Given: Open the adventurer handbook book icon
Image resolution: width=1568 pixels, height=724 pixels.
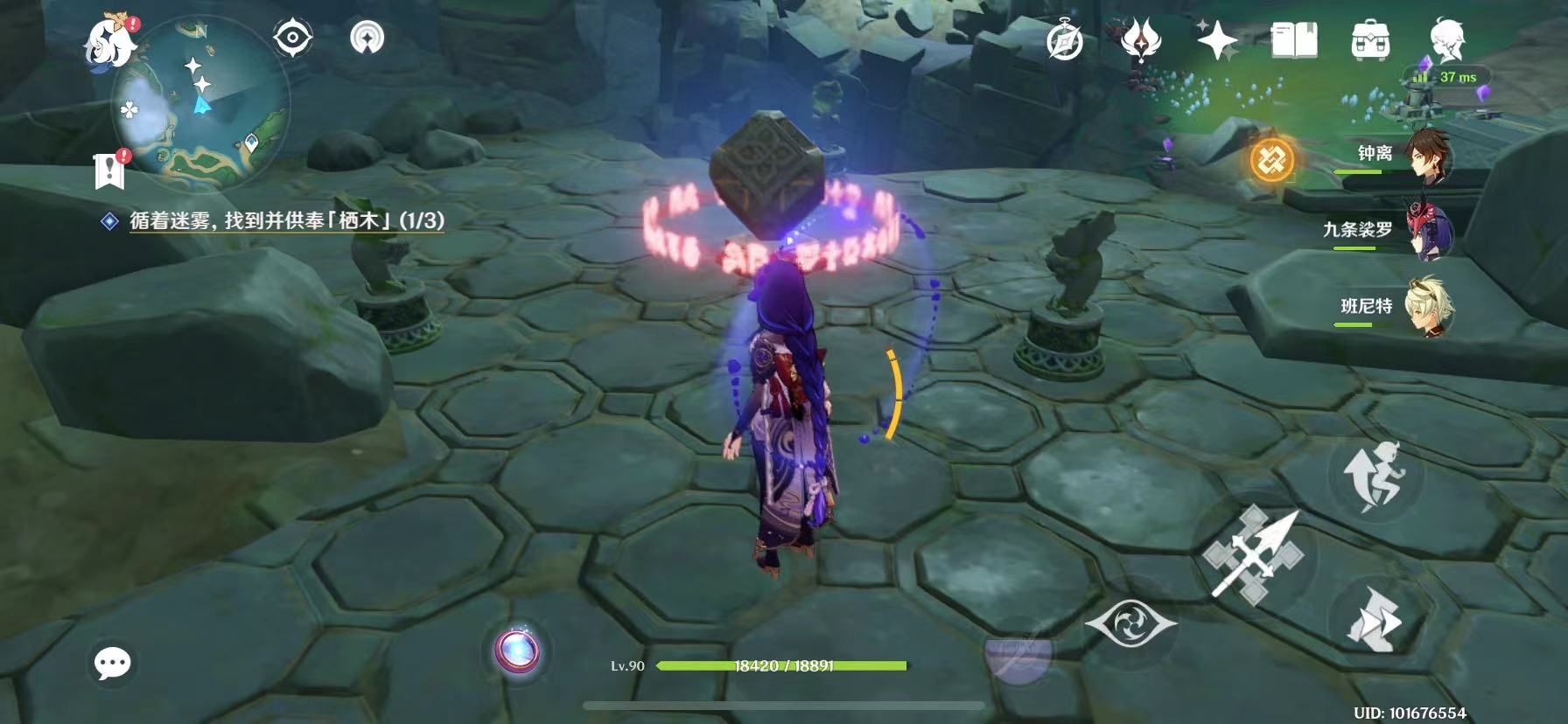Looking at the screenshot, I should (1293, 40).
